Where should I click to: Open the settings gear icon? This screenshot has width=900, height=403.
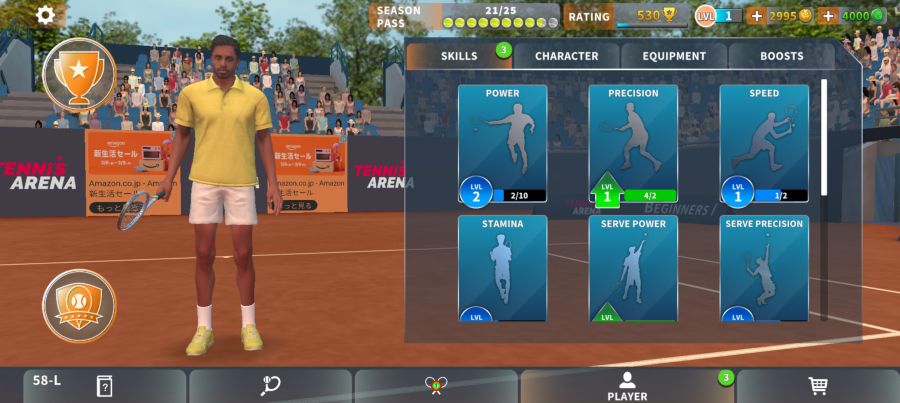click(46, 15)
